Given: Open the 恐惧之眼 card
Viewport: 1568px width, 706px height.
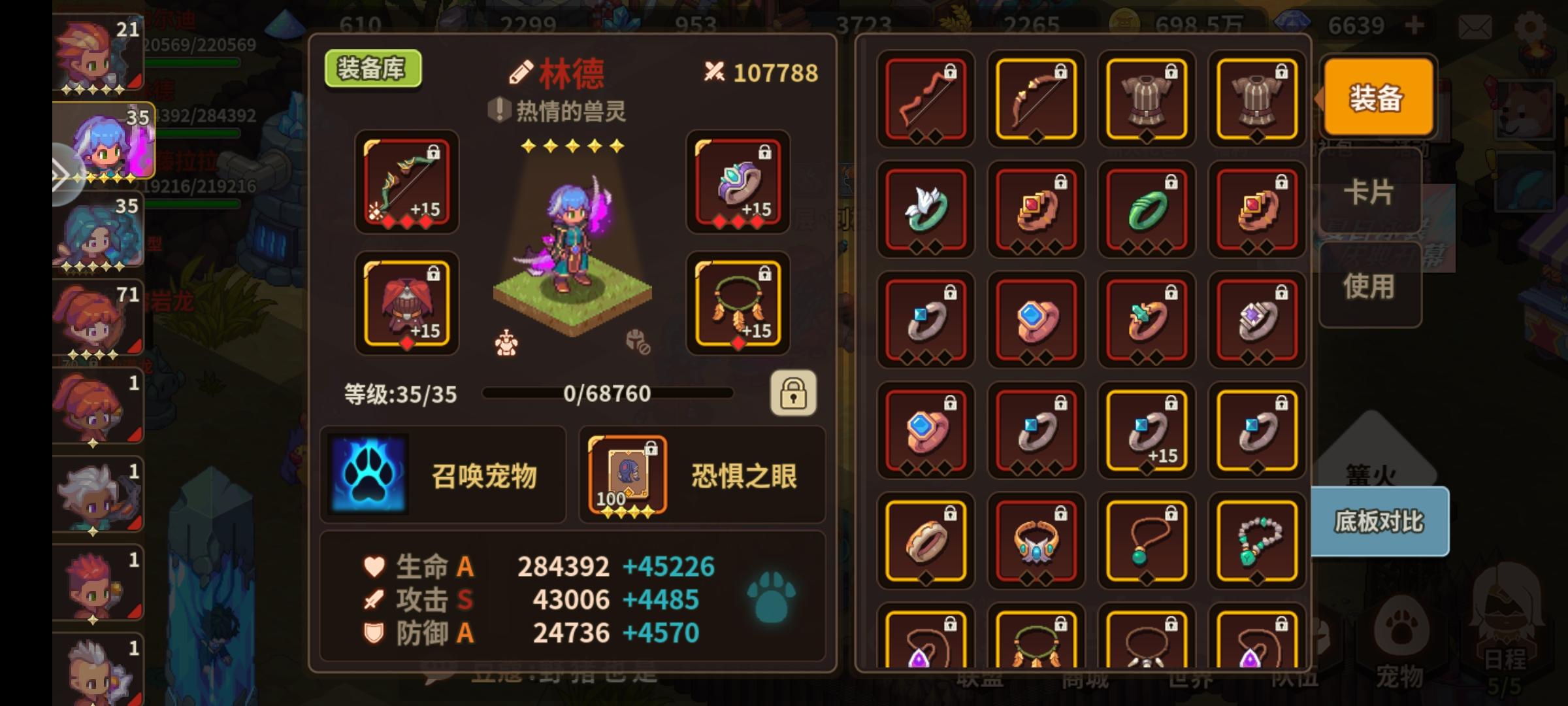Looking at the screenshot, I should click(x=626, y=474).
